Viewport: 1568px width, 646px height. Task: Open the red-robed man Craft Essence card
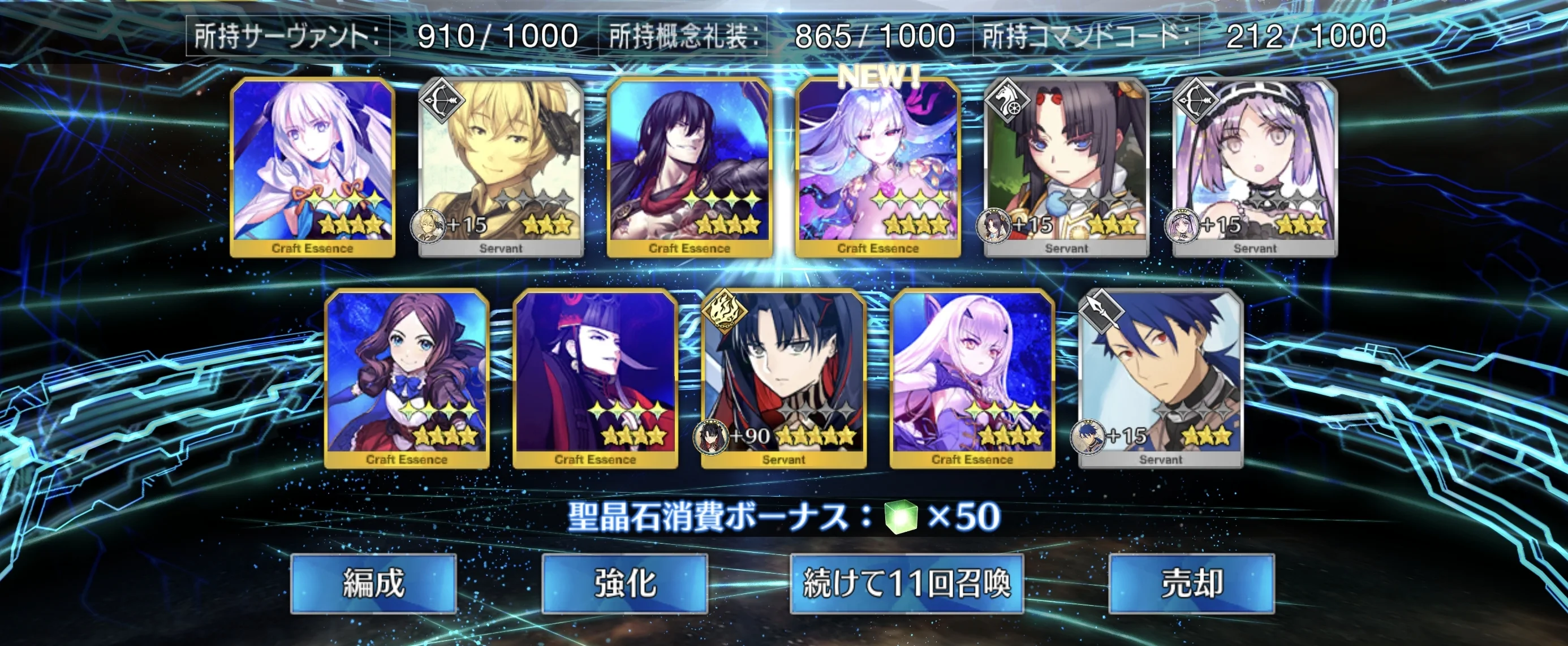(595, 378)
